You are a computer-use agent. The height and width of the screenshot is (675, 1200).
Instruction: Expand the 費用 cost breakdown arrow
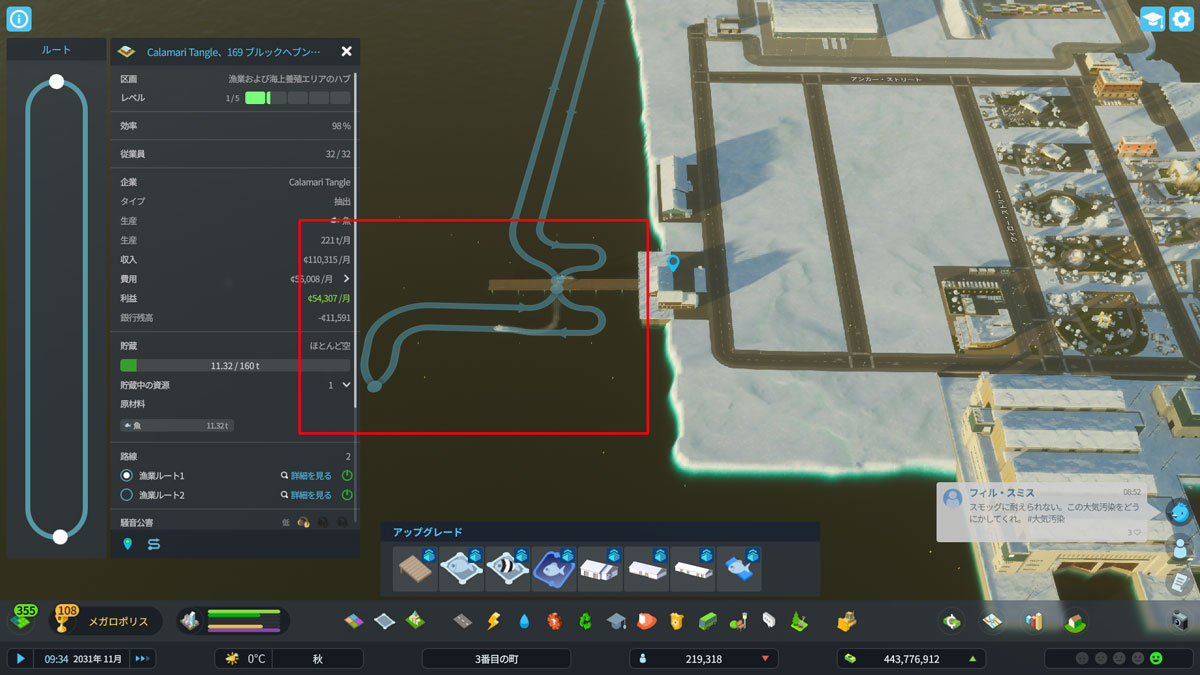(346, 279)
